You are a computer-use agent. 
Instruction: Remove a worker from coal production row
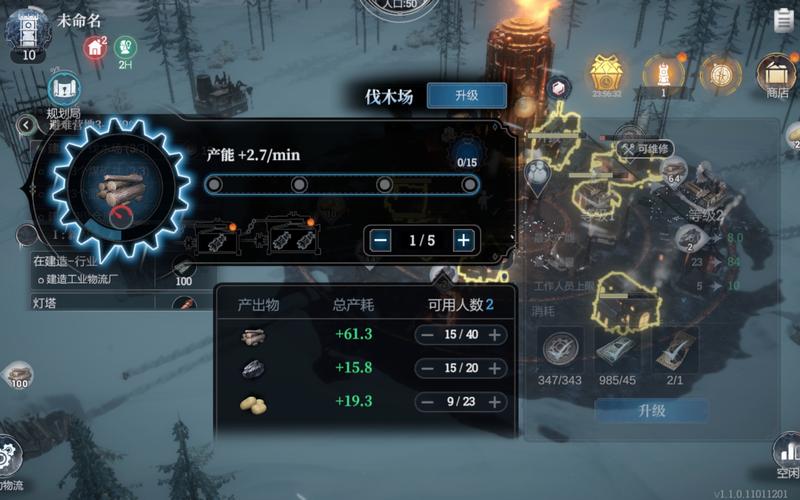[x=426, y=369]
